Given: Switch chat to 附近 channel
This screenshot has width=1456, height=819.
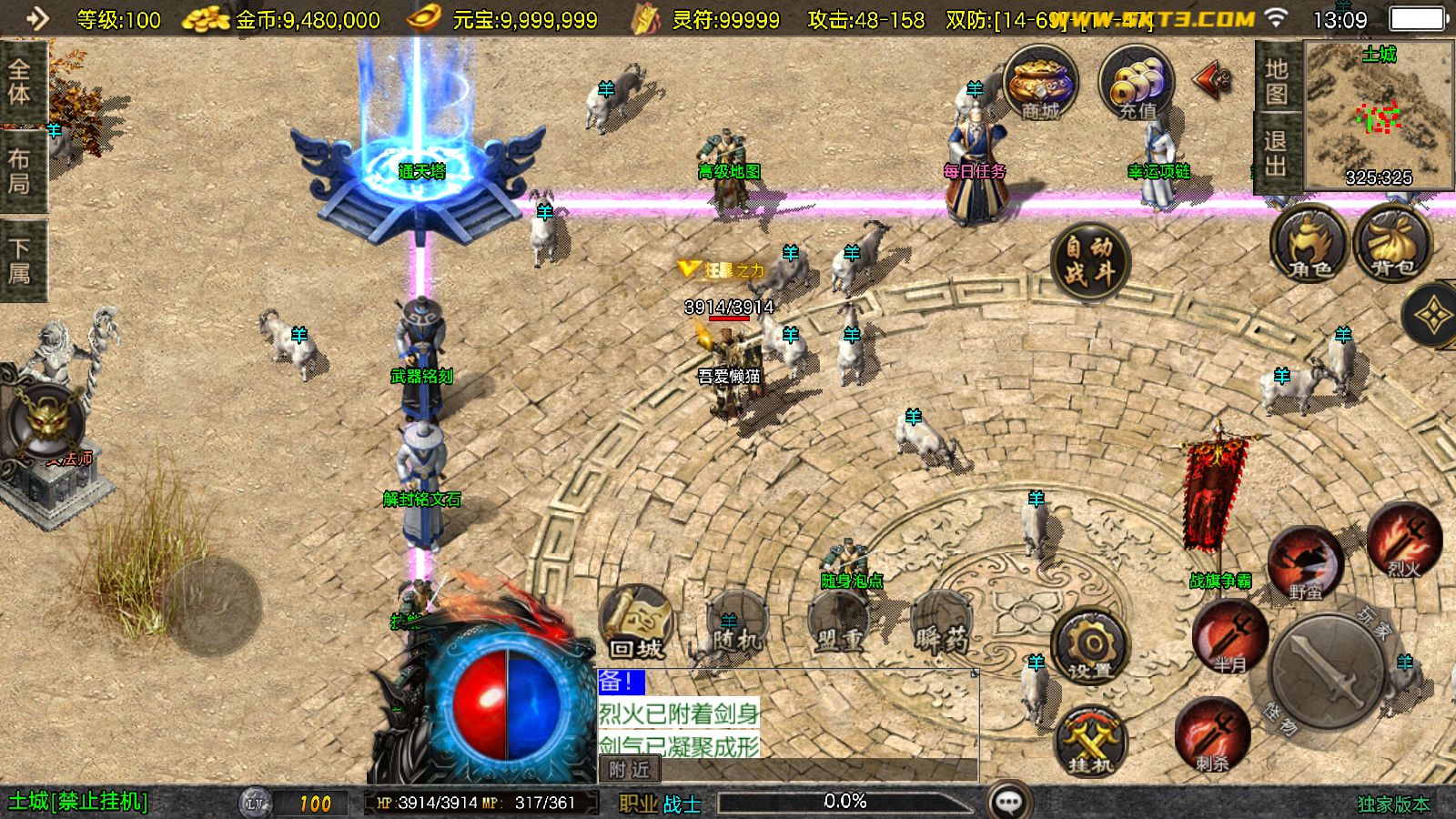Looking at the screenshot, I should coord(629,770).
